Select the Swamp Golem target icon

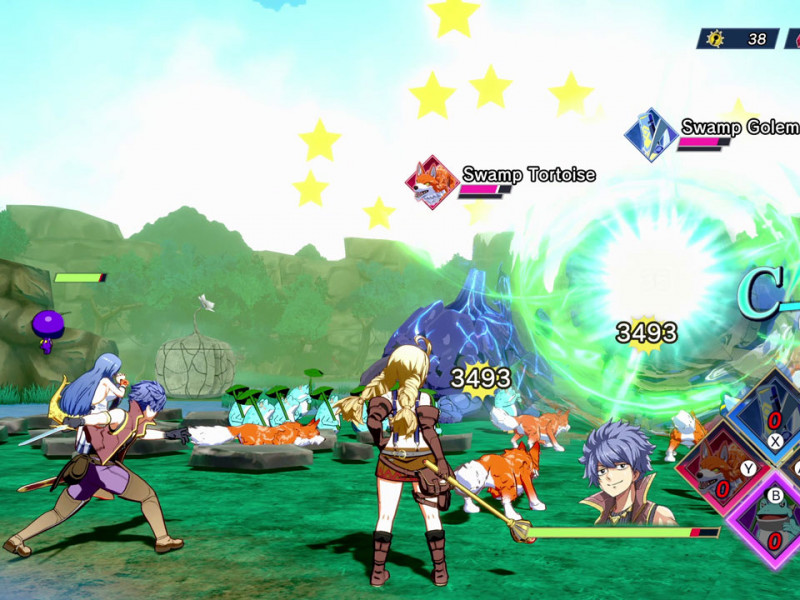click(x=651, y=135)
